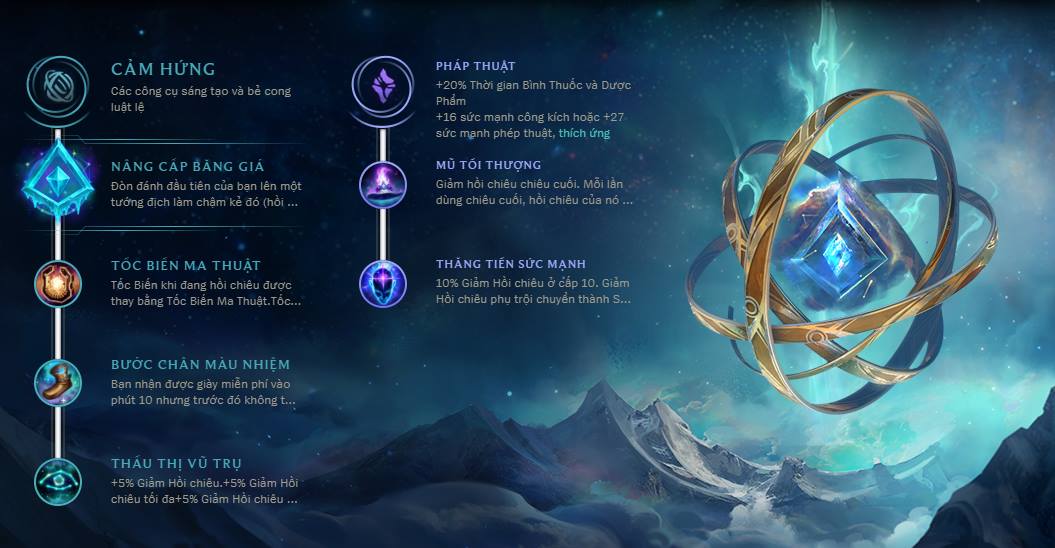This screenshot has width=1055, height=548.
Task: Select the Bước Chân Màu Nhiệm boots rune
Action: click(x=58, y=382)
